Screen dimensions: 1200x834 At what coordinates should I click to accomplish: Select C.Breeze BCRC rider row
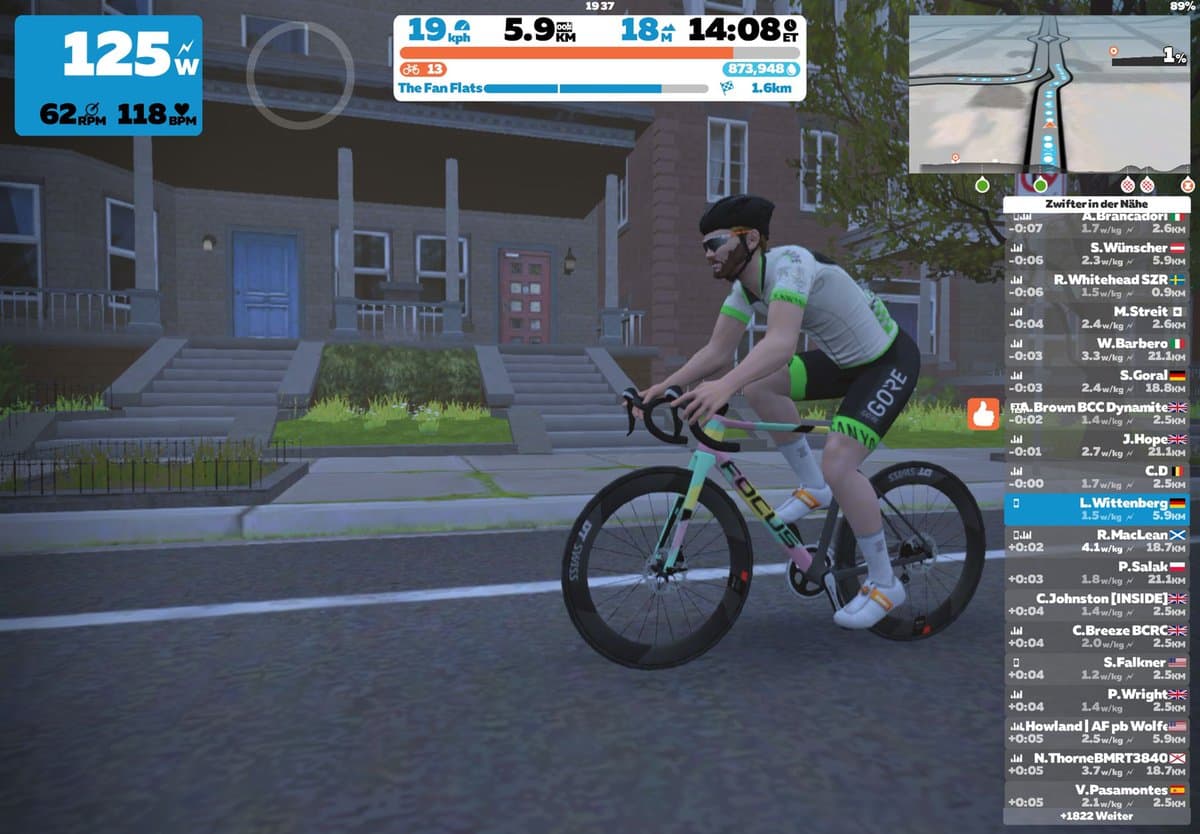[1099, 637]
